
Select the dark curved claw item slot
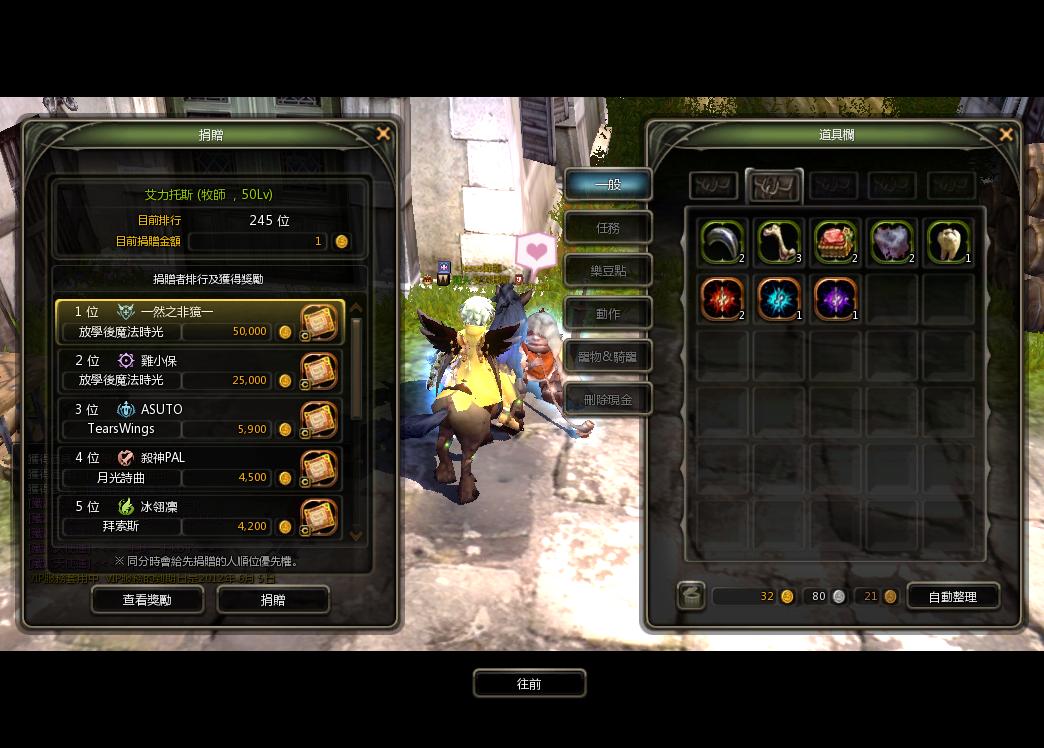[x=722, y=243]
